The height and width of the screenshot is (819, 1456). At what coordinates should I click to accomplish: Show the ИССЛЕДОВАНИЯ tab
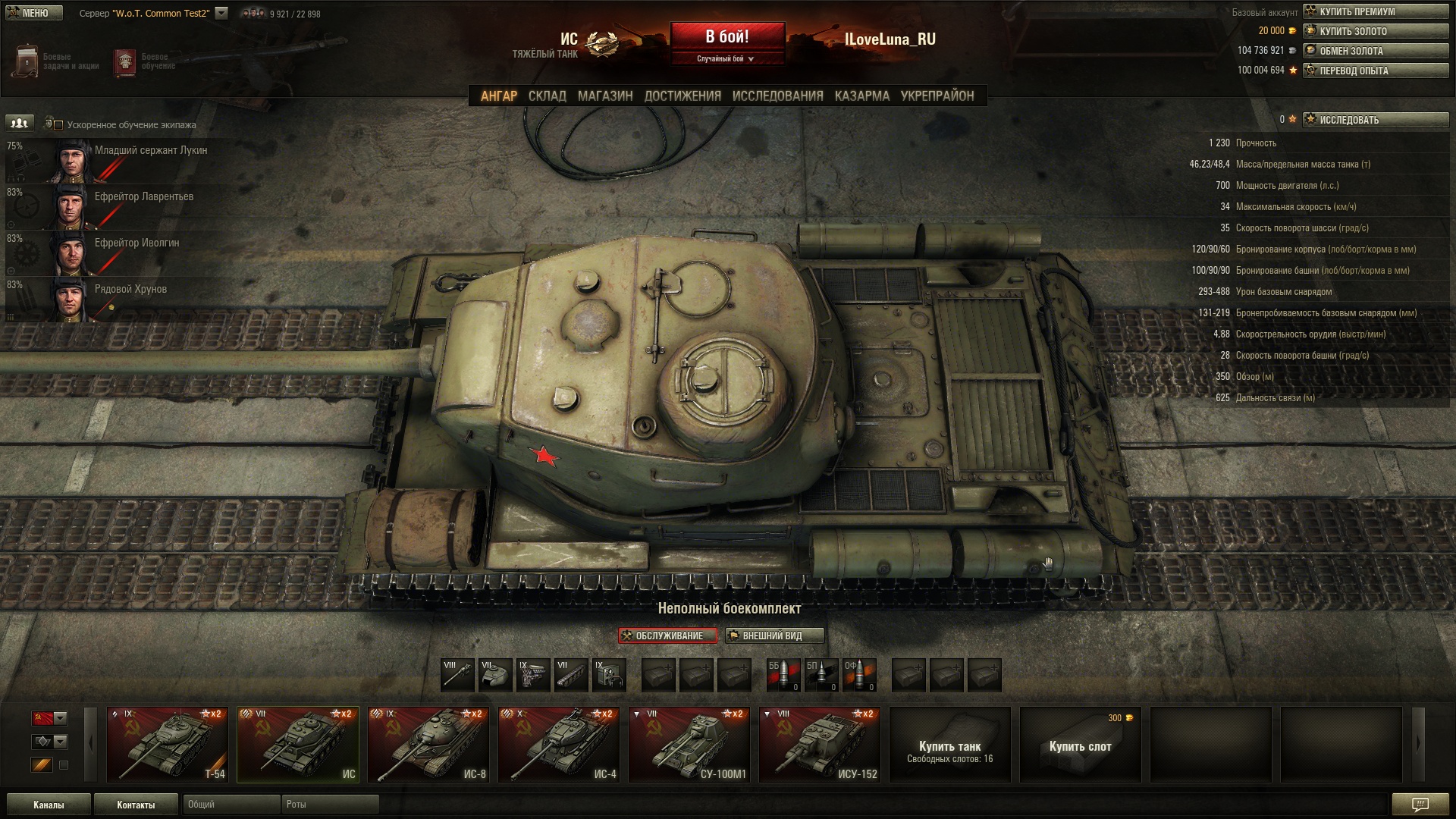pyautogui.click(x=777, y=96)
